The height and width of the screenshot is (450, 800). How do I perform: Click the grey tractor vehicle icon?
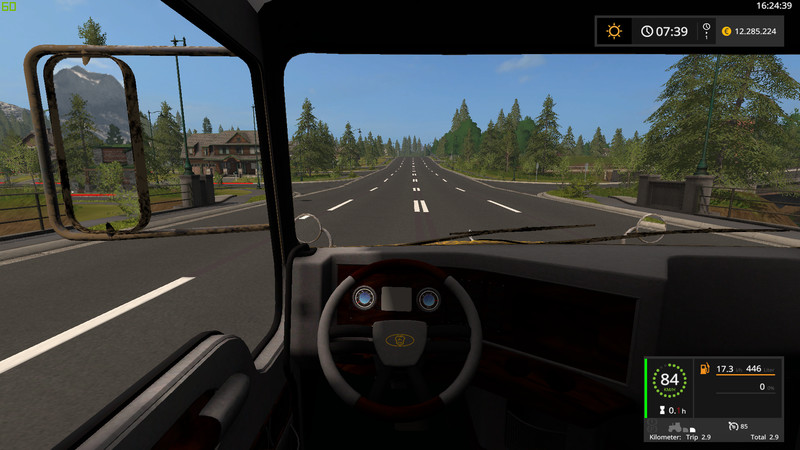click(x=675, y=427)
